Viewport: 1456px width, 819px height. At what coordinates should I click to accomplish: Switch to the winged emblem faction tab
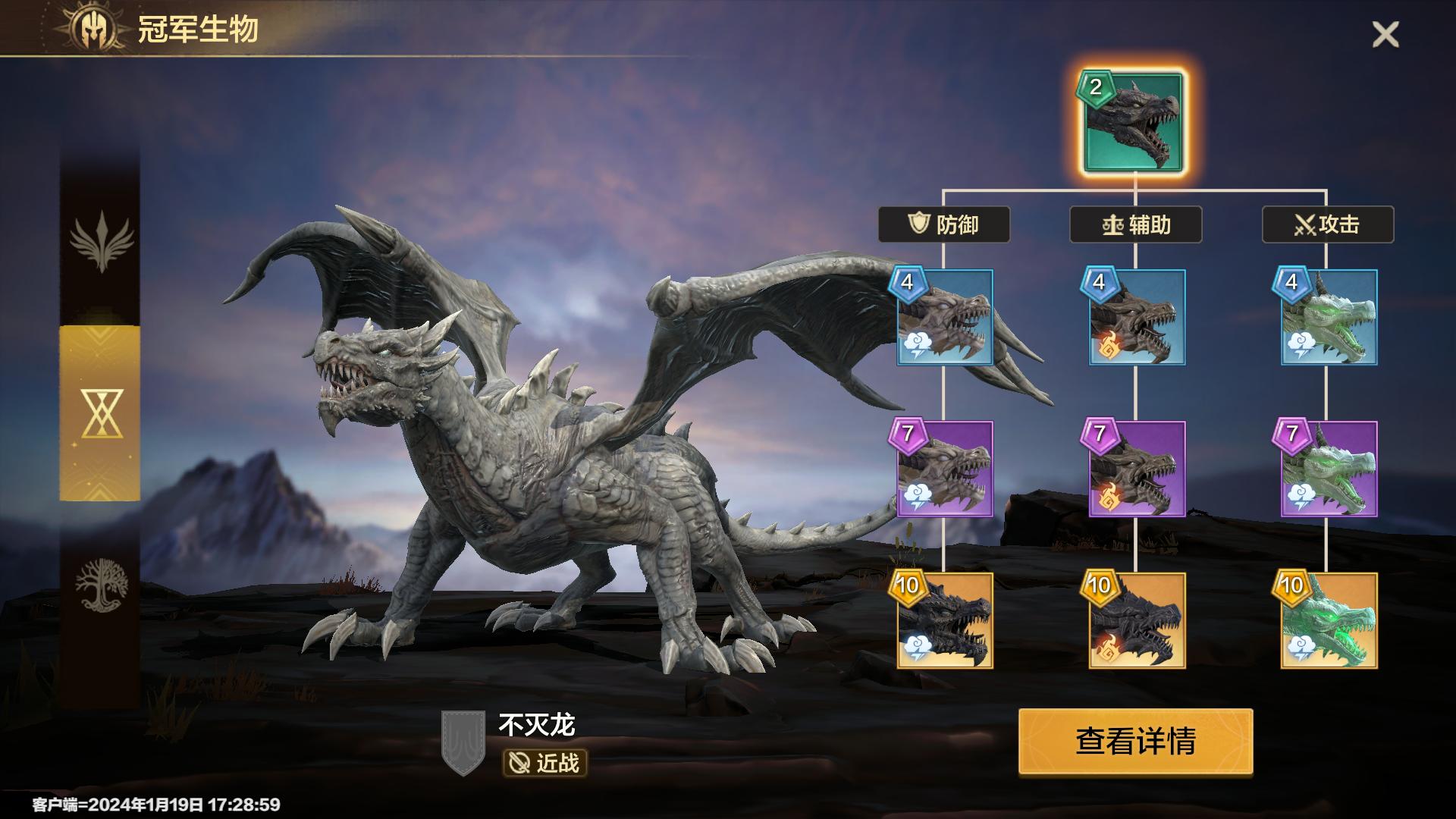point(100,241)
